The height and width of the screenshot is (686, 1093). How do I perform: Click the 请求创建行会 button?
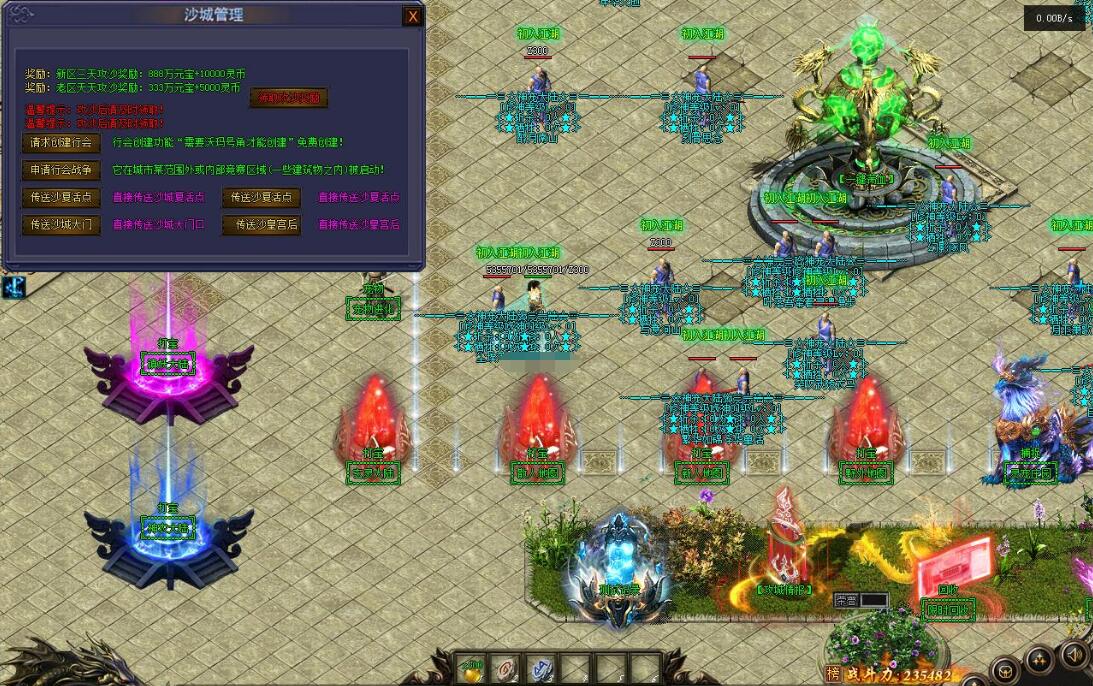pyautogui.click(x=61, y=143)
